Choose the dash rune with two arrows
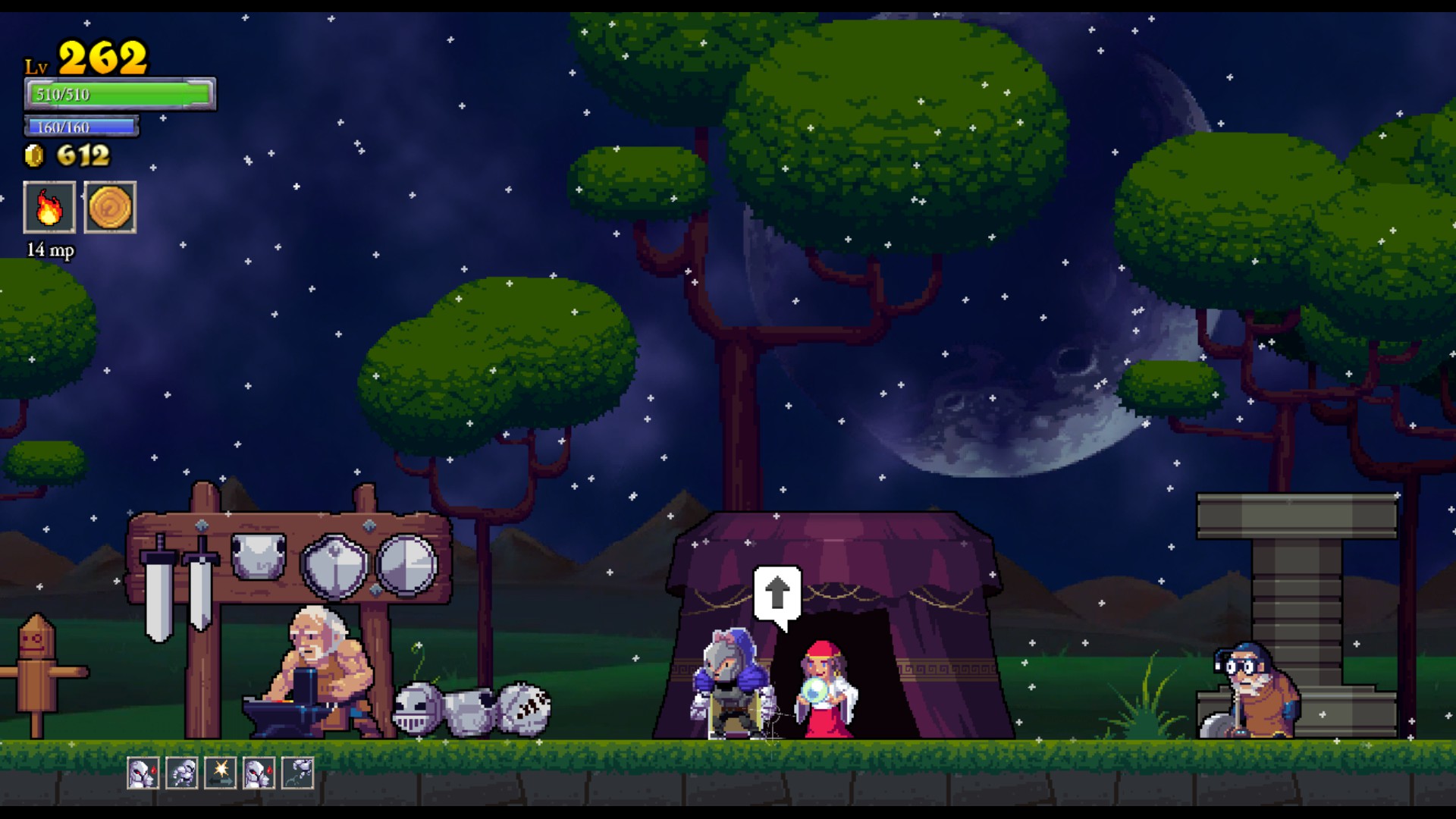Screen dimensions: 1456x819 click(x=221, y=773)
